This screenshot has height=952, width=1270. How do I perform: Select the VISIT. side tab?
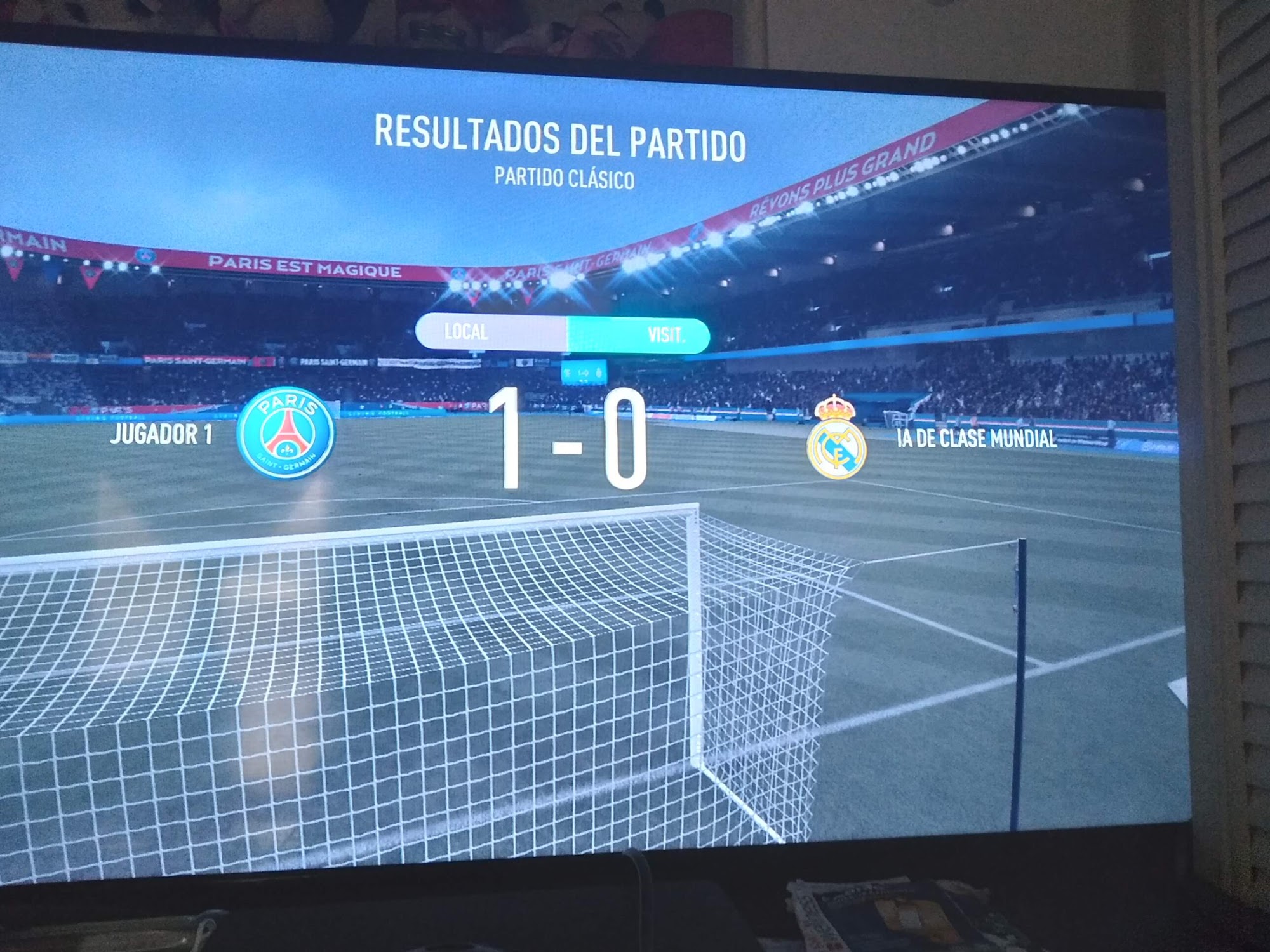click(x=639, y=334)
